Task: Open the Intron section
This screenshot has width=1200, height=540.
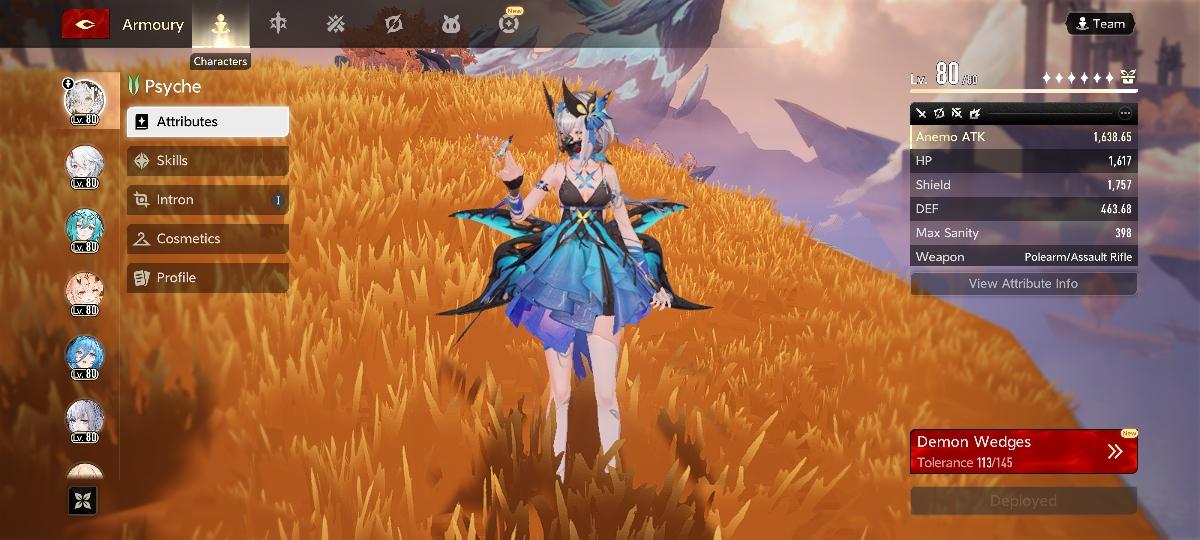Action: [x=208, y=200]
